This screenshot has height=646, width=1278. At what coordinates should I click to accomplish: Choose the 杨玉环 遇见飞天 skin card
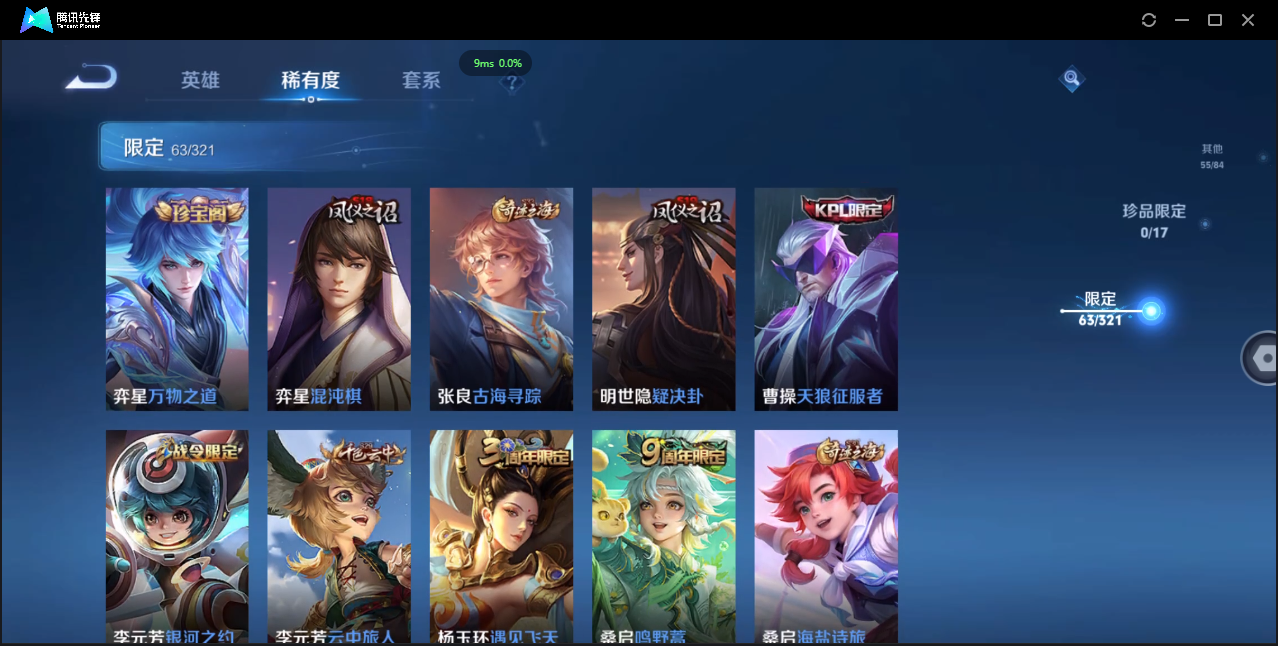tap(501, 536)
